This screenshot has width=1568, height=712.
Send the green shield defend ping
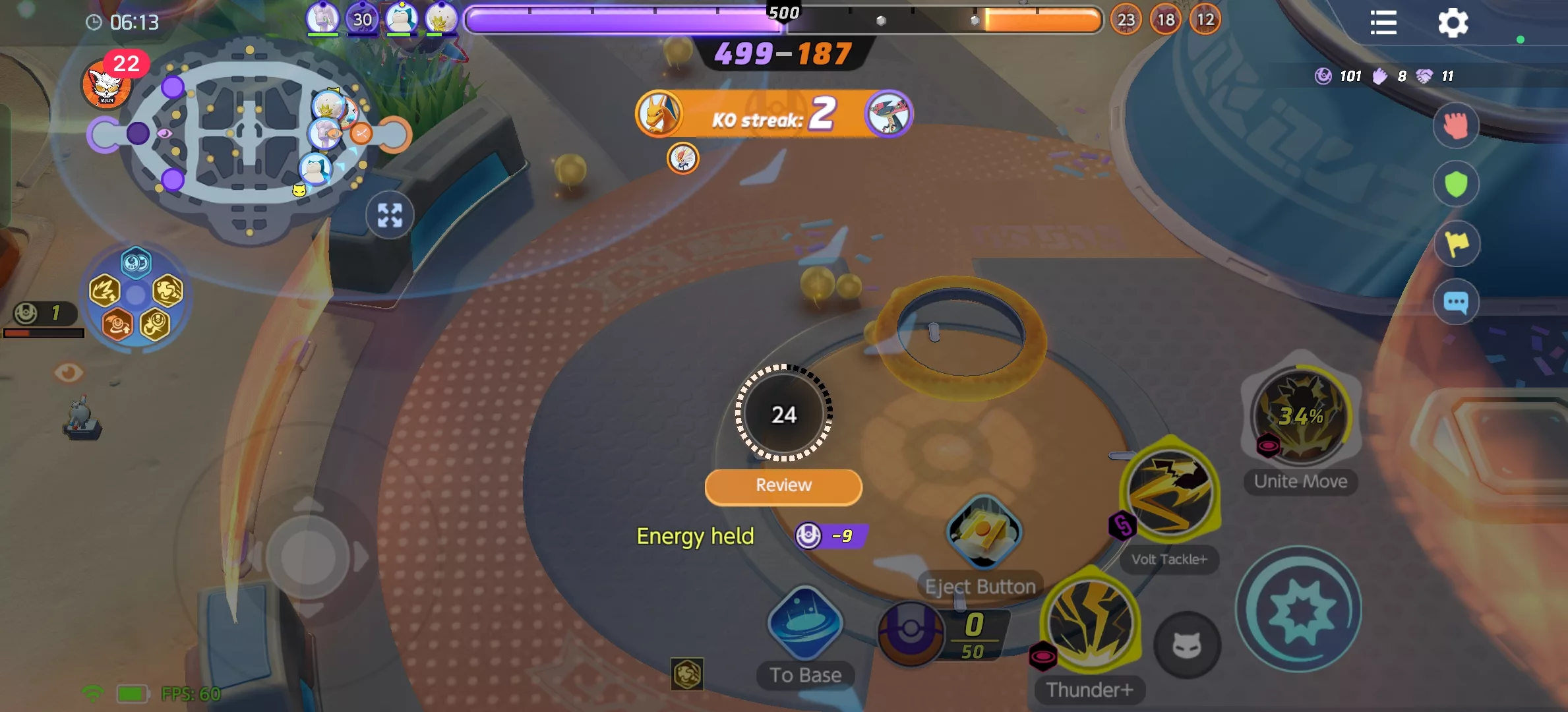[1456, 184]
